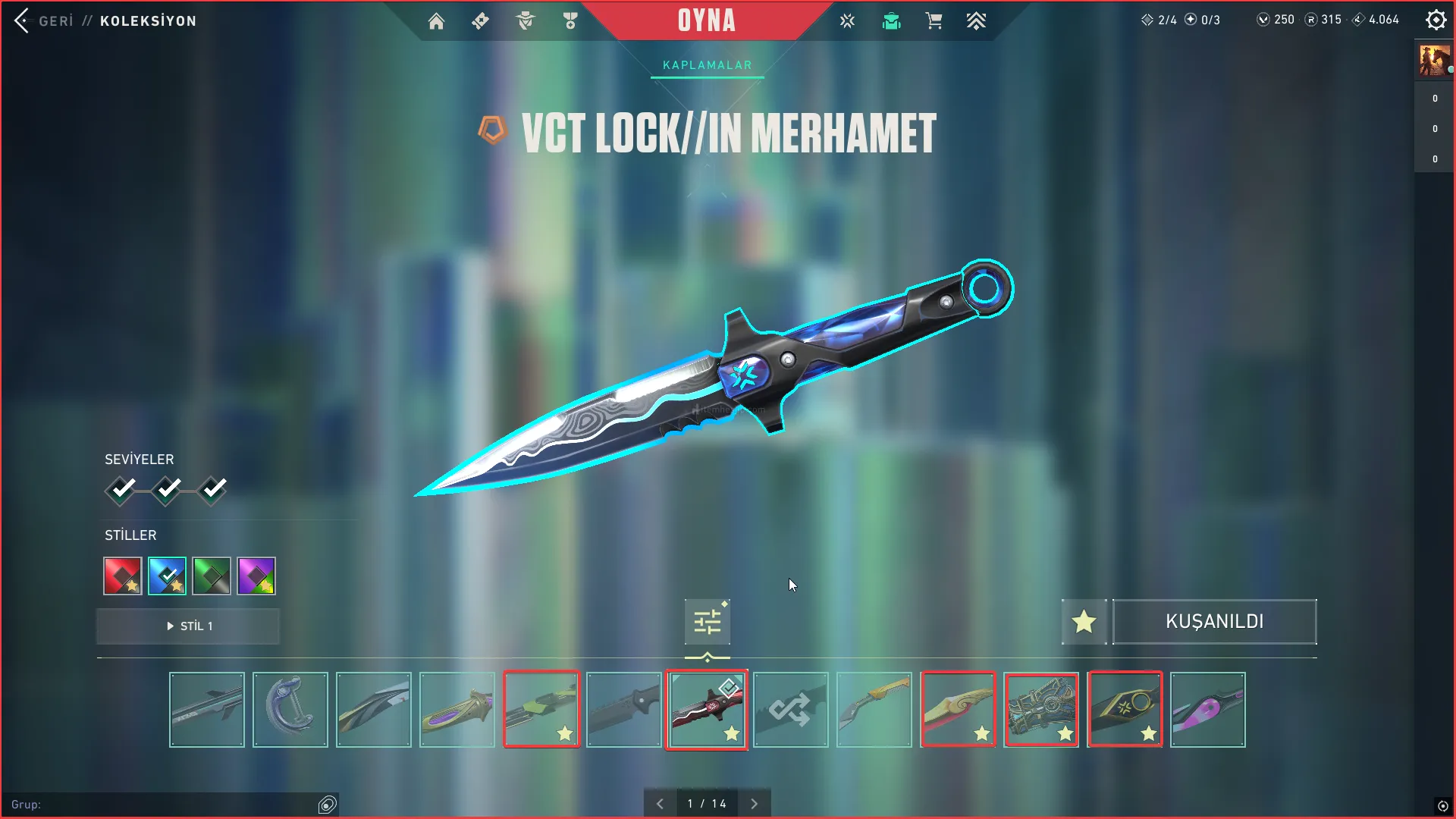Open the home screen icon
This screenshot has height=819, width=1456.
436,21
